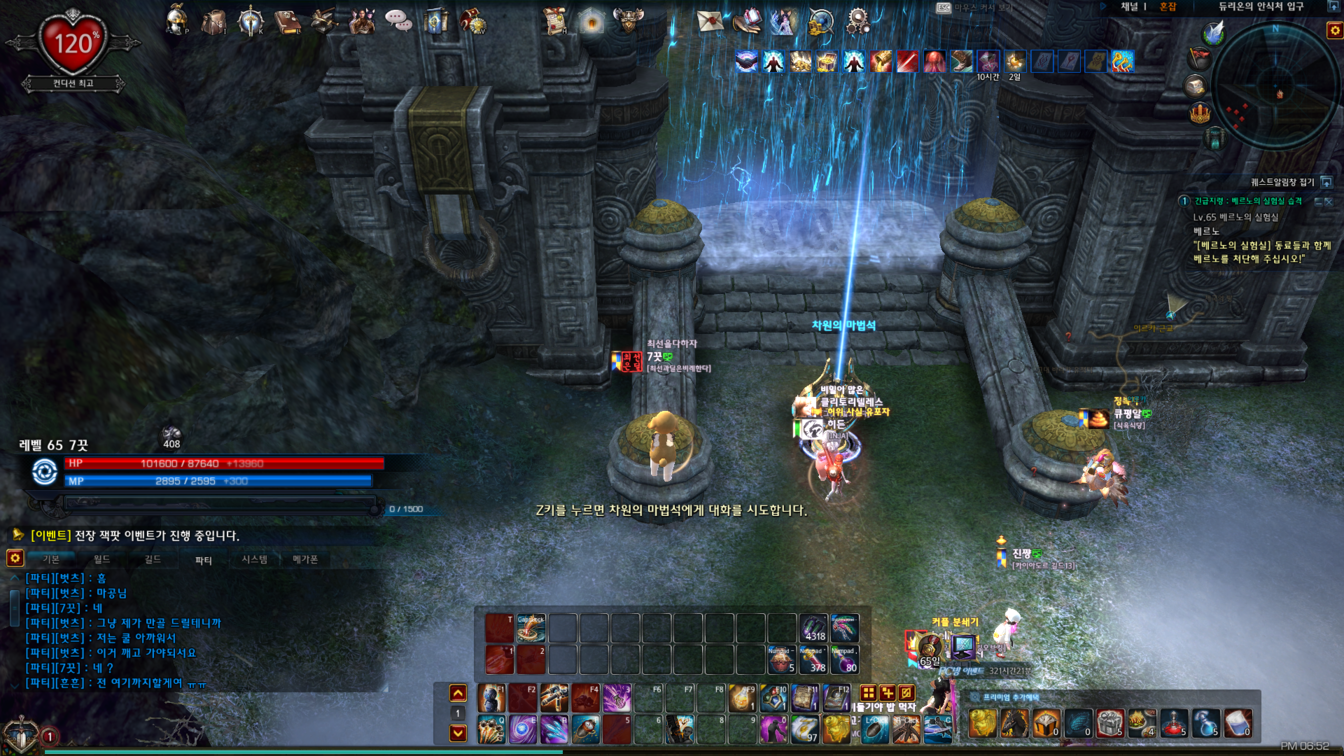Use the item slot showing 4318

point(814,628)
